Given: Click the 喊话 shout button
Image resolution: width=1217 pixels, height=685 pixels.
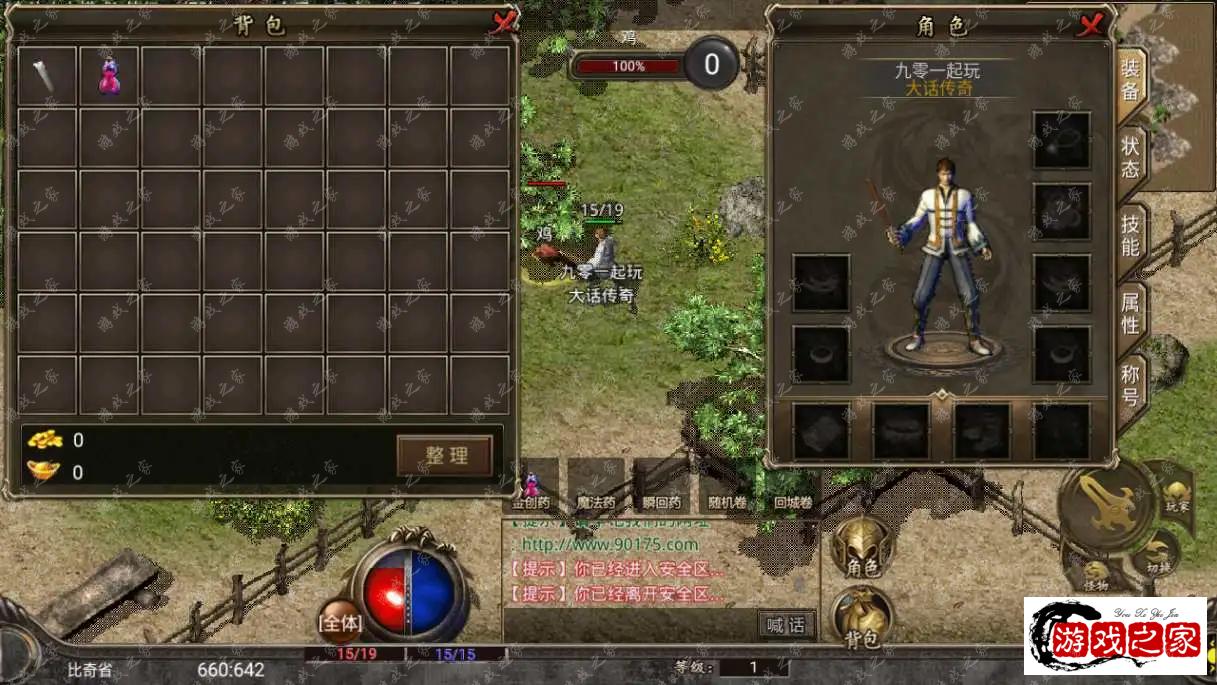Looking at the screenshot, I should pyautogui.click(x=786, y=625).
